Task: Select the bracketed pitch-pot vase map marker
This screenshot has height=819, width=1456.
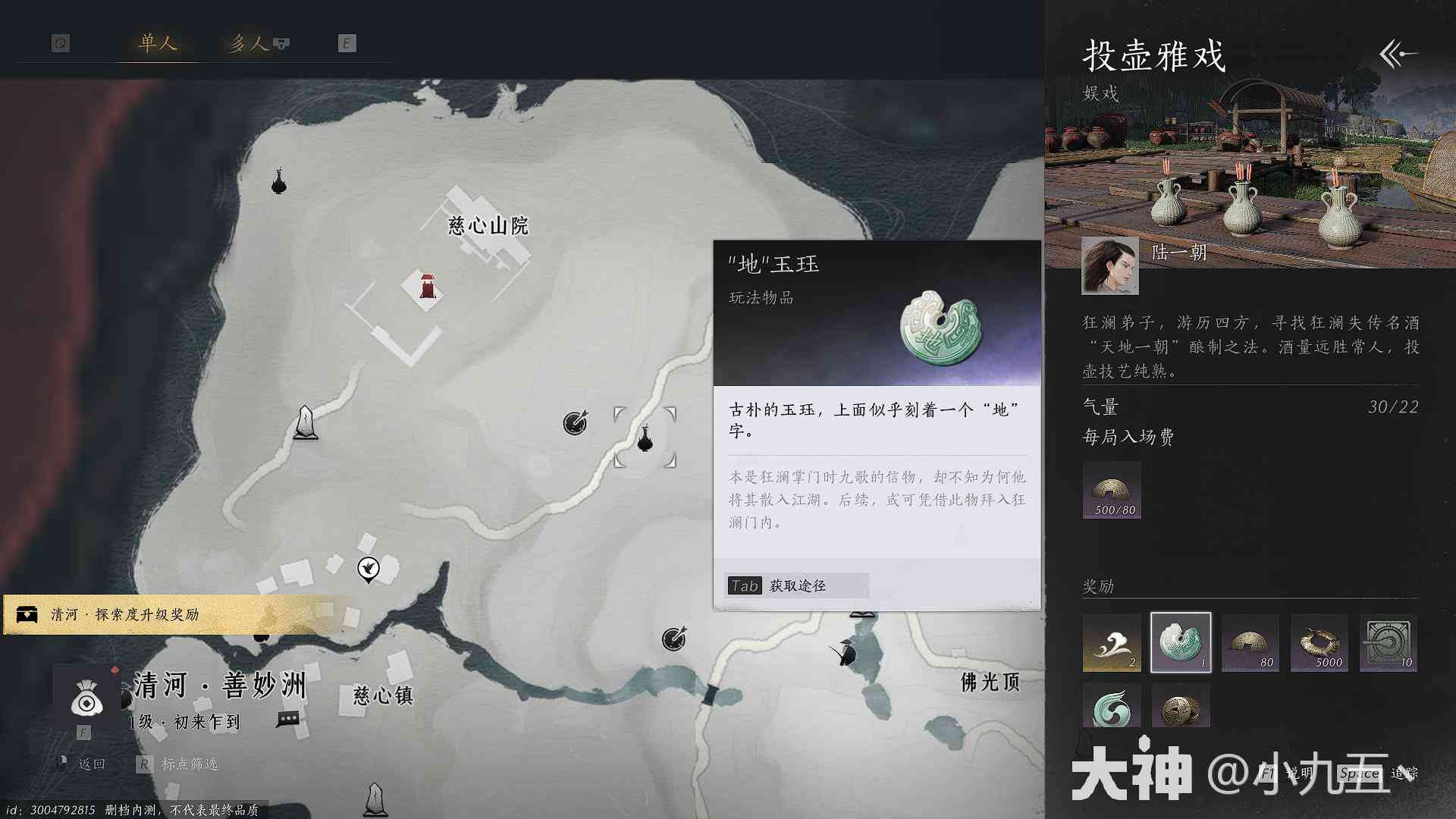Action: (x=645, y=438)
